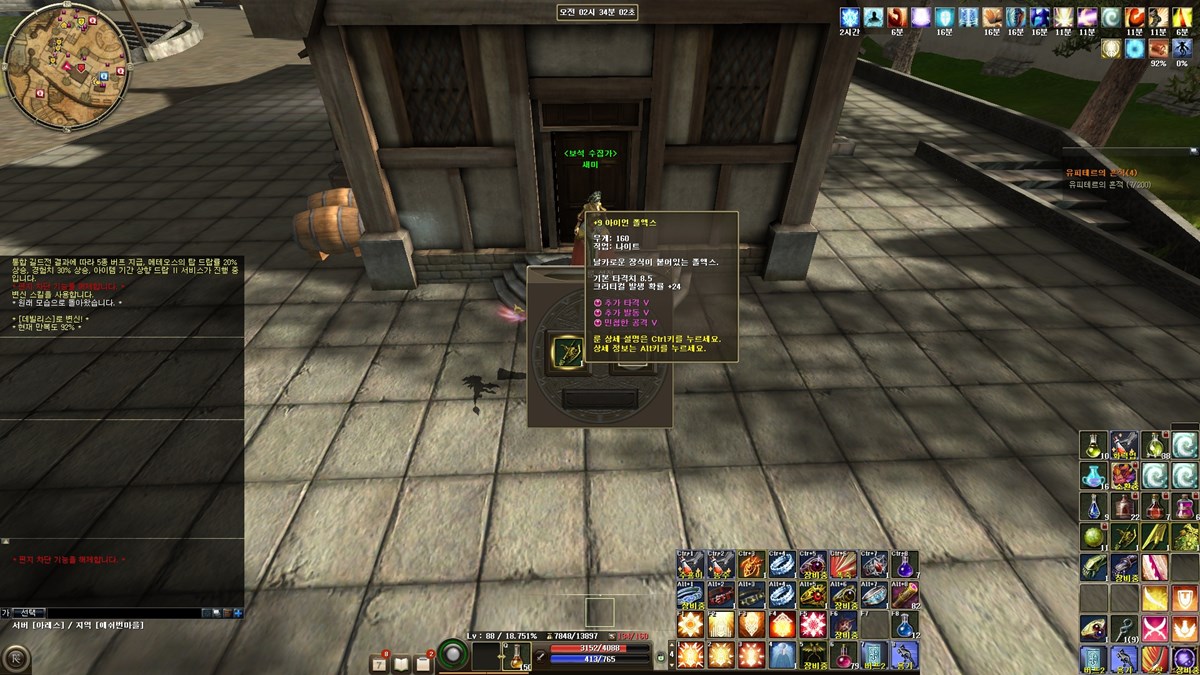
Task: Use the orange potion quick slot beside the orb
Action: click(x=518, y=656)
